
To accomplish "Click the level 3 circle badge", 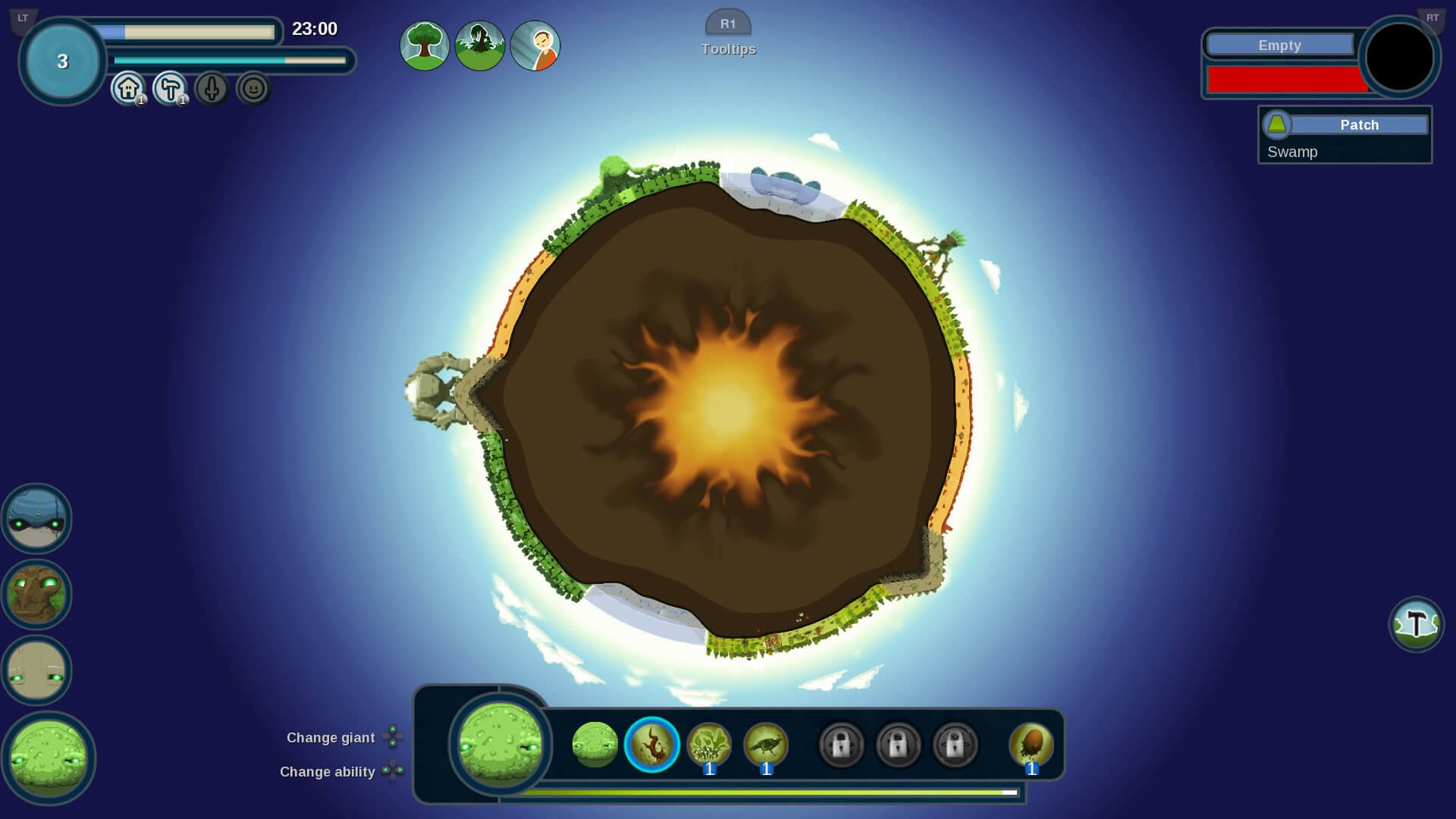I will pyautogui.click(x=62, y=61).
